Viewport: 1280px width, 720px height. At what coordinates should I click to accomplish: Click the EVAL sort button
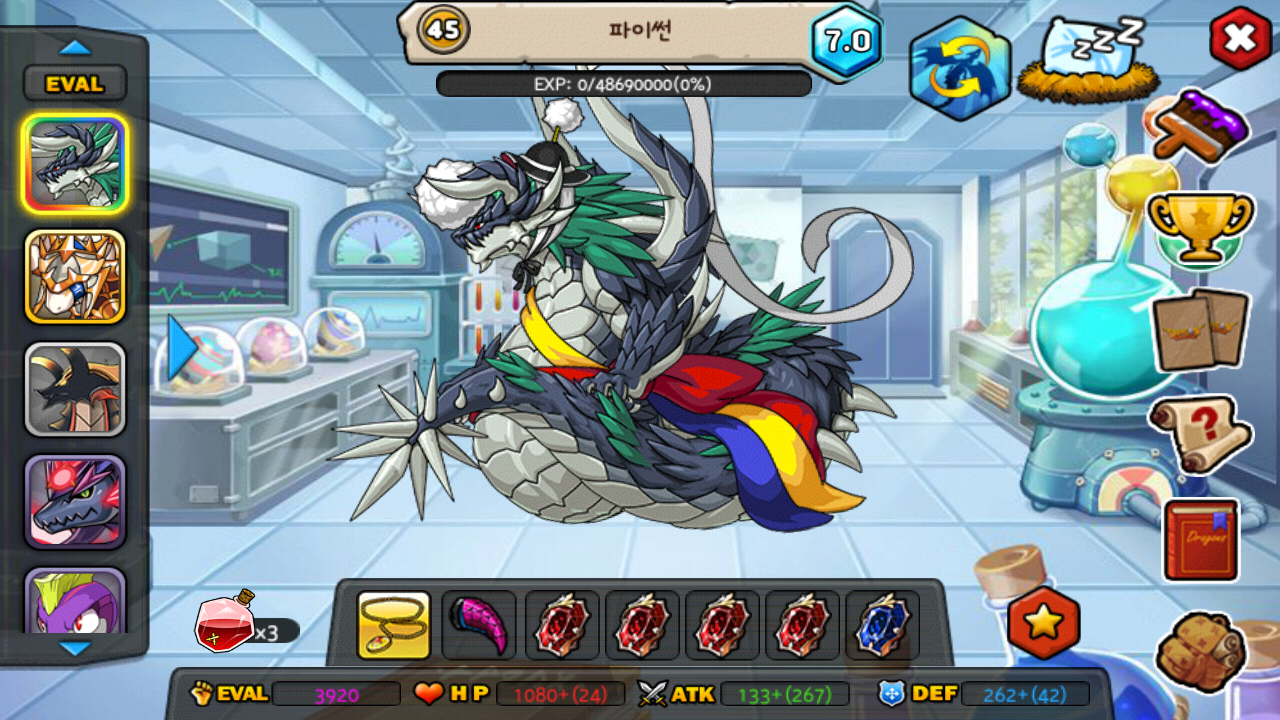tap(75, 84)
